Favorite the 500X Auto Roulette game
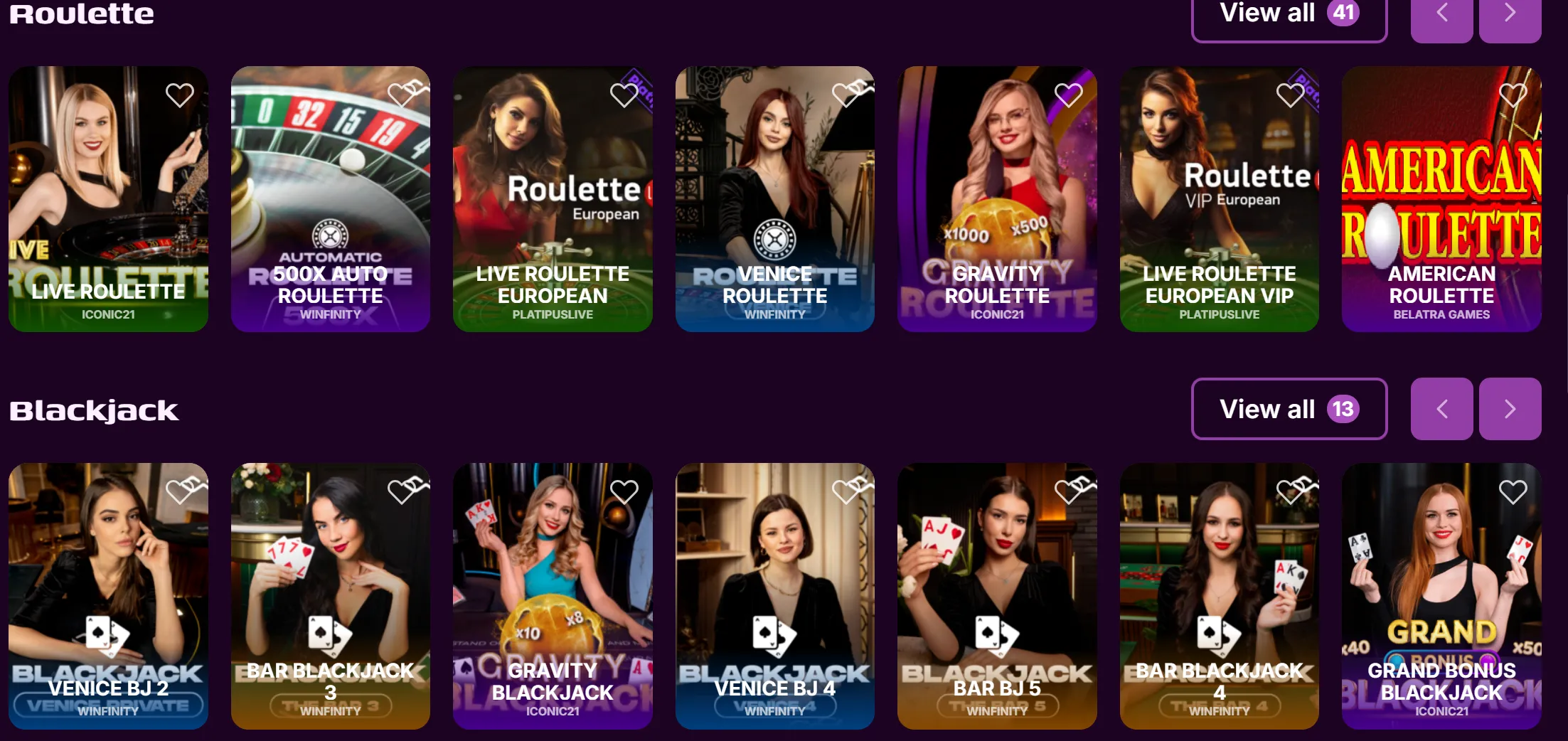Screen dimensions: 1568x741 (401, 94)
